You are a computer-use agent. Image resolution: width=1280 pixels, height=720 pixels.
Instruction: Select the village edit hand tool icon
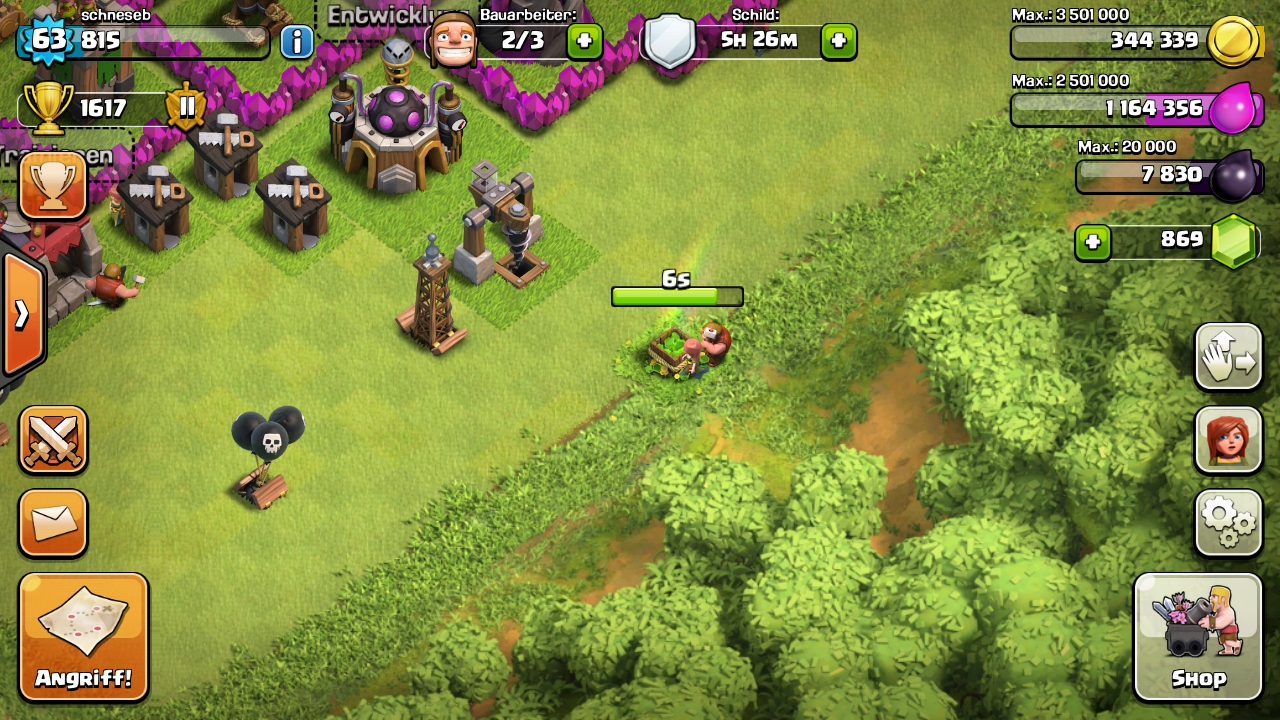1228,357
